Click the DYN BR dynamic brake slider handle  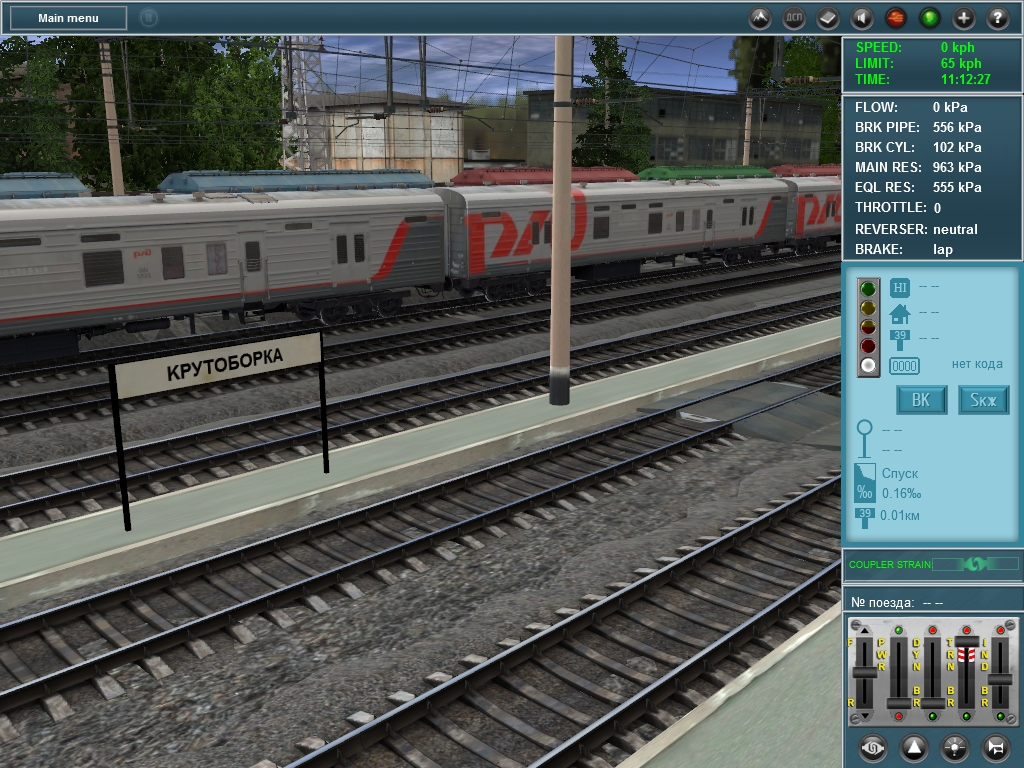pos(932,702)
